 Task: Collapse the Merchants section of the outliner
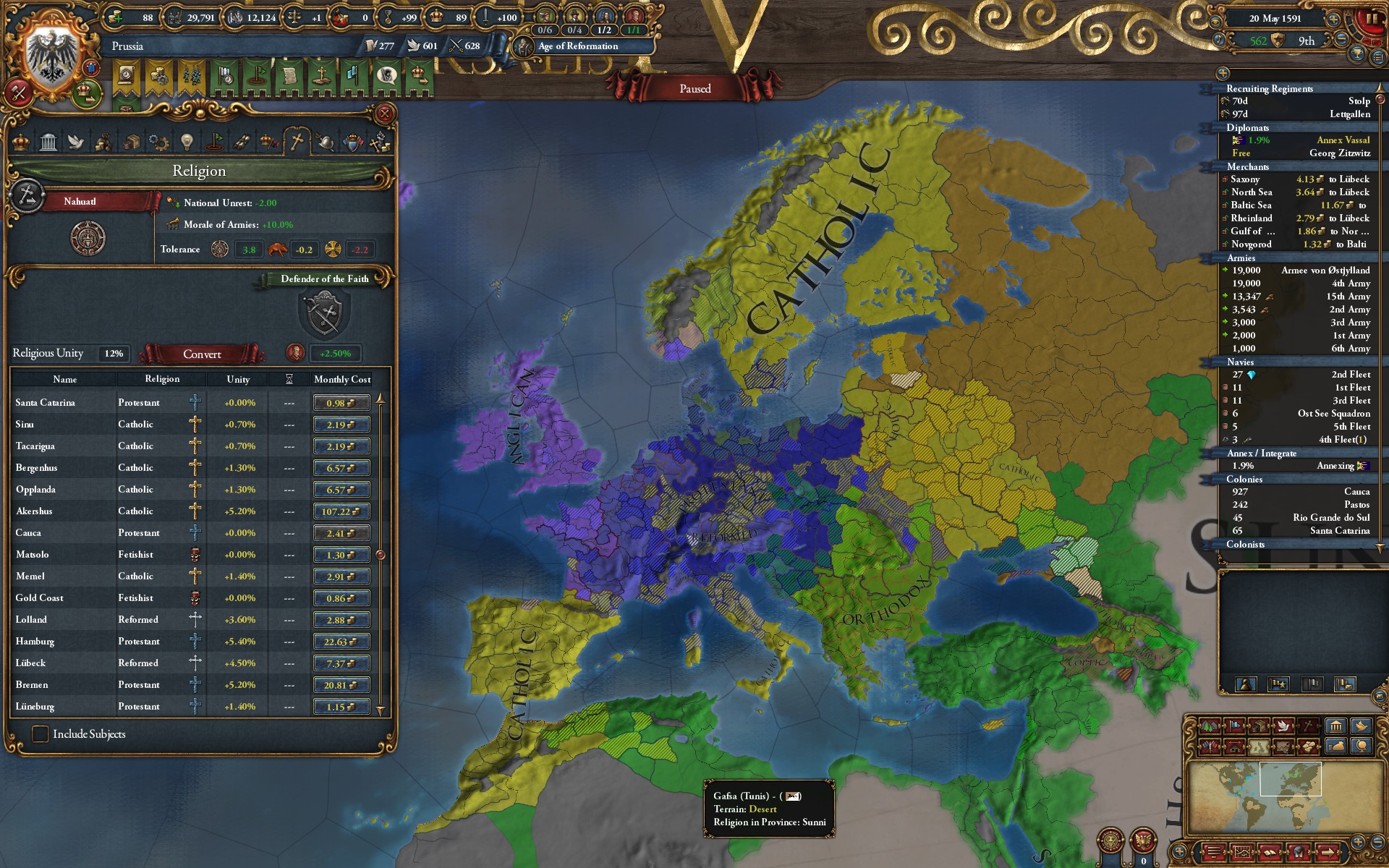[x=1273, y=167]
